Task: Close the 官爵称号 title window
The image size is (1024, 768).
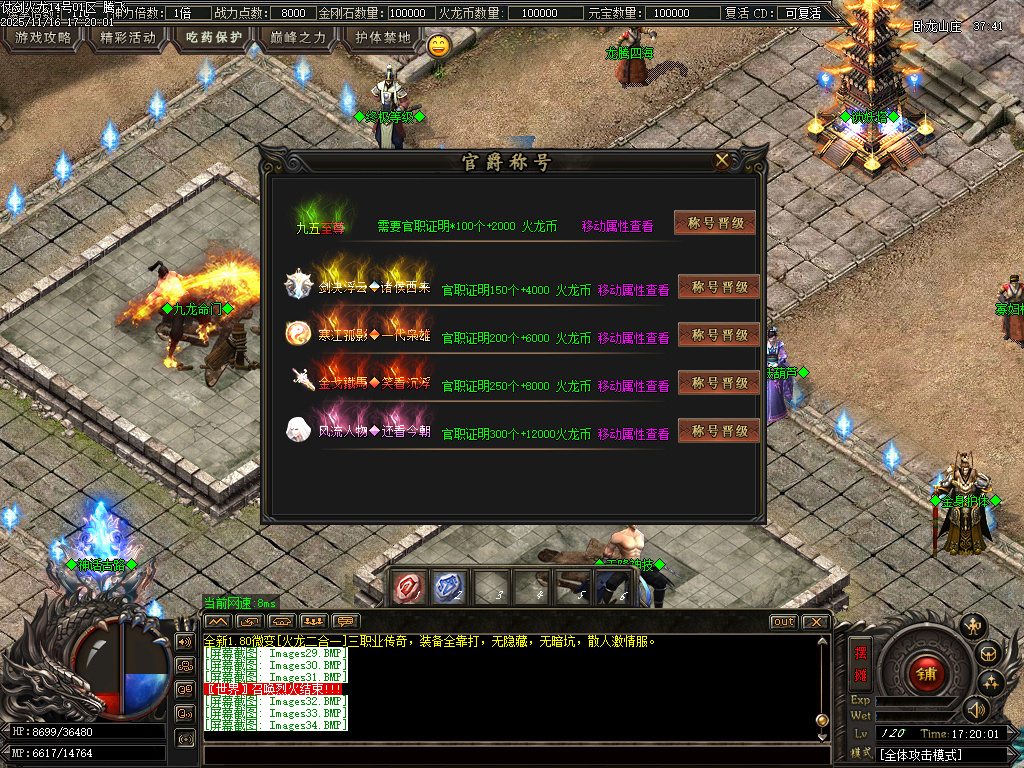Action: pyautogui.click(x=722, y=160)
